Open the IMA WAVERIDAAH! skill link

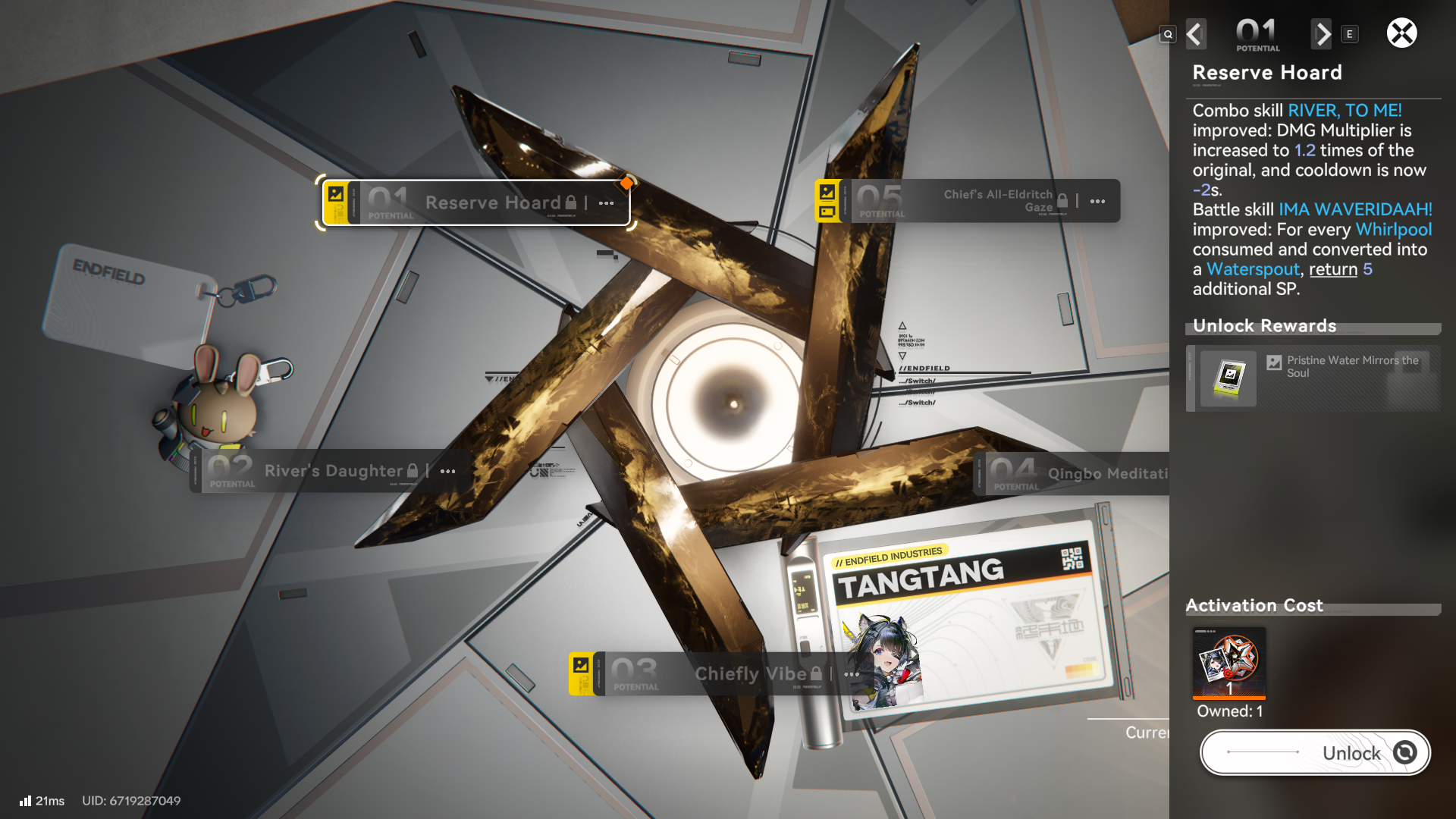(x=1355, y=209)
